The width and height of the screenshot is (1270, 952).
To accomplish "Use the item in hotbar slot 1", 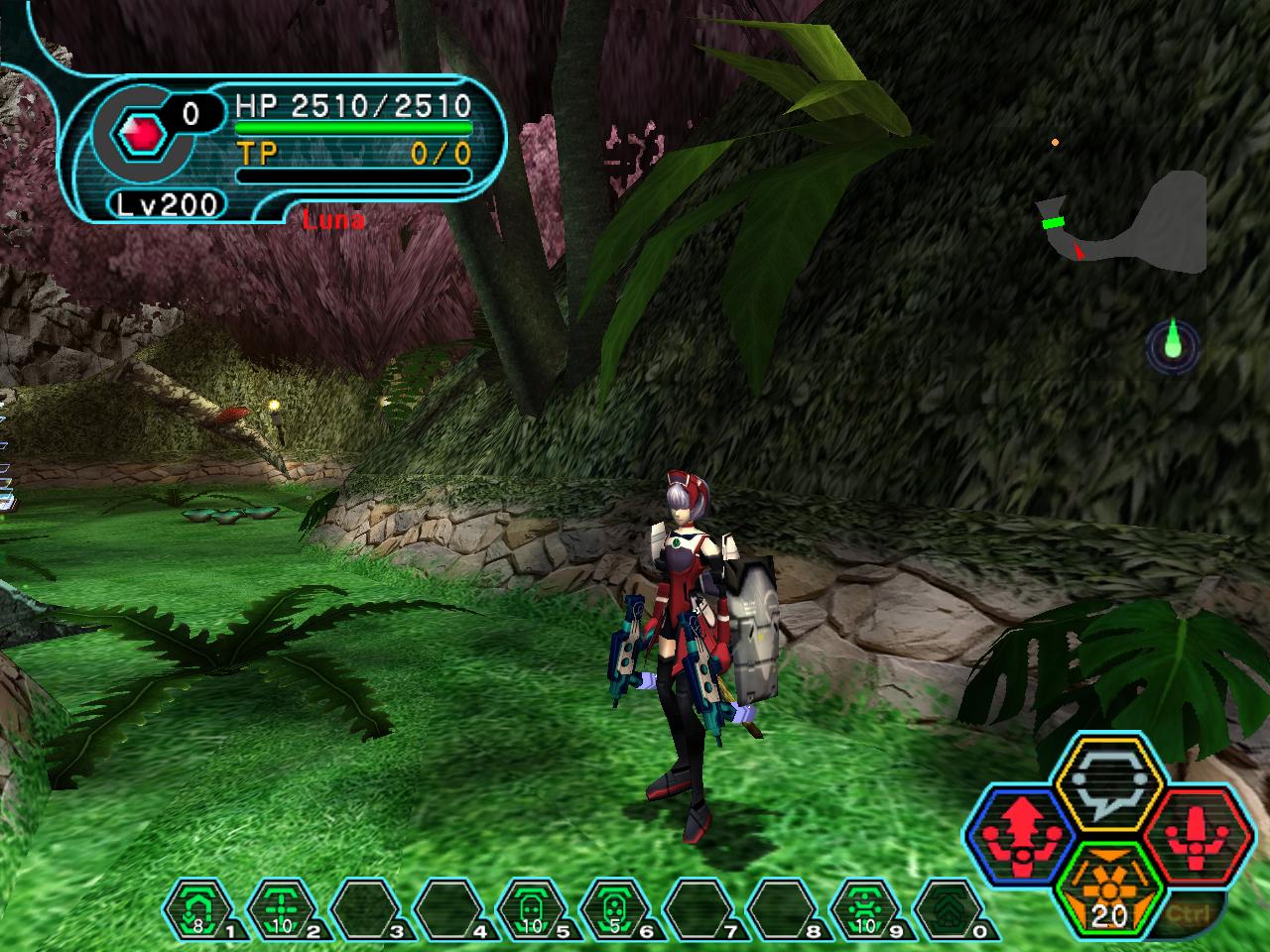I will pyautogui.click(x=198, y=907).
